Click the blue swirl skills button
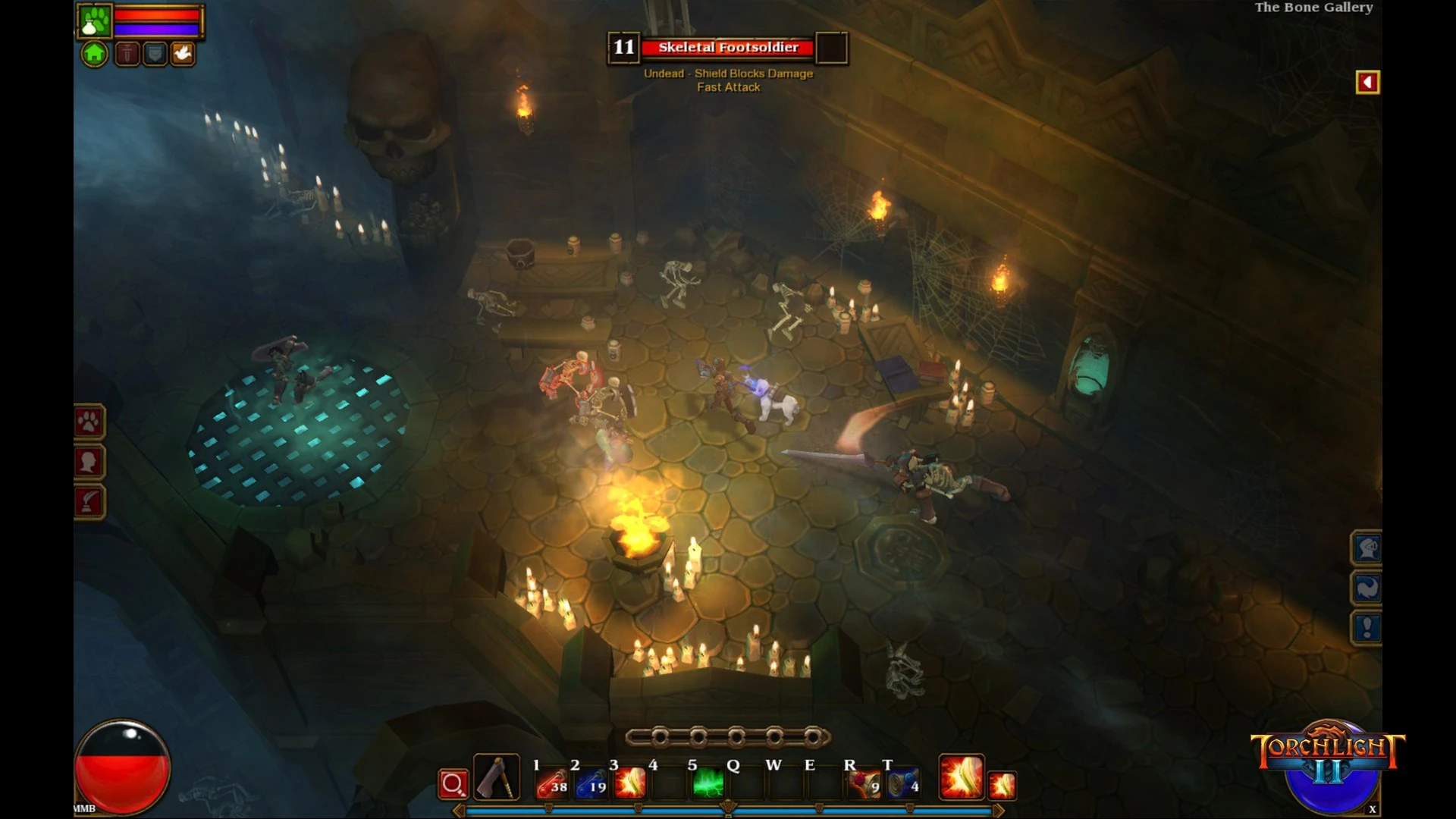This screenshot has width=1456, height=819. 1367,588
